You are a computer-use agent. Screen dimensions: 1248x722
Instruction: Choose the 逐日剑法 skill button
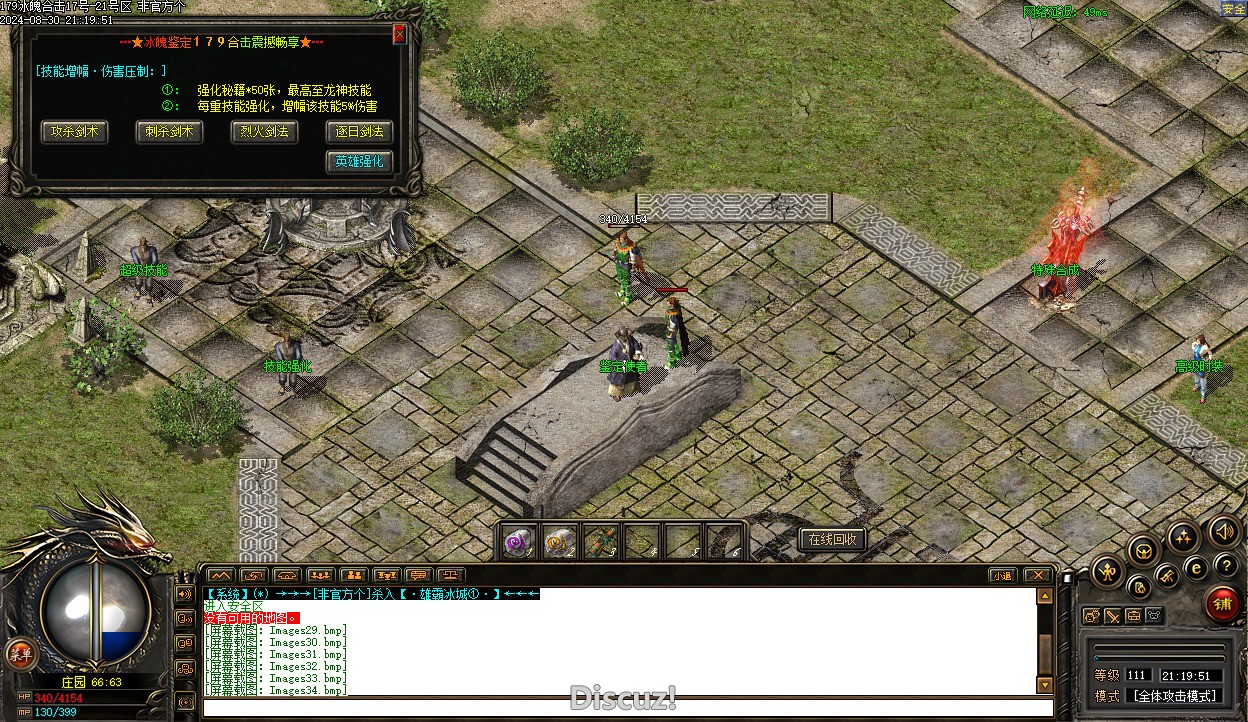coord(358,131)
